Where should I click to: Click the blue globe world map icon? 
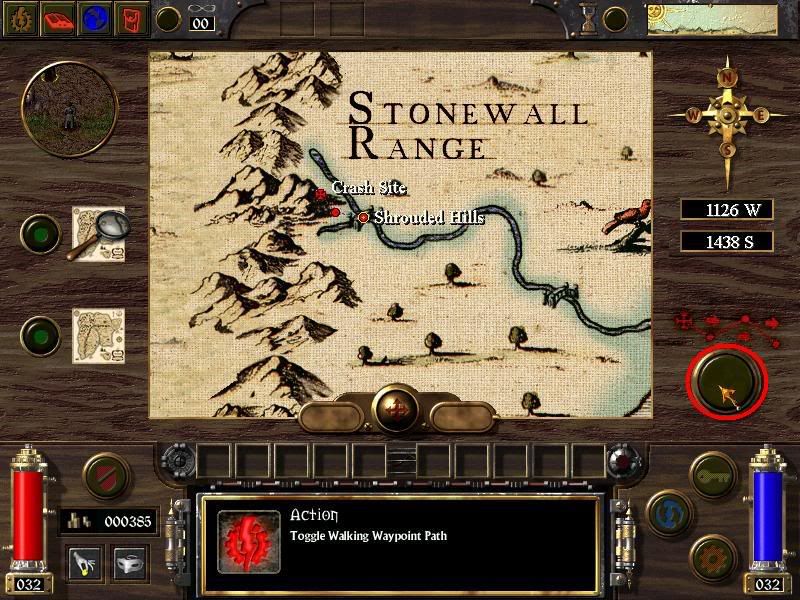[x=95, y=18]
